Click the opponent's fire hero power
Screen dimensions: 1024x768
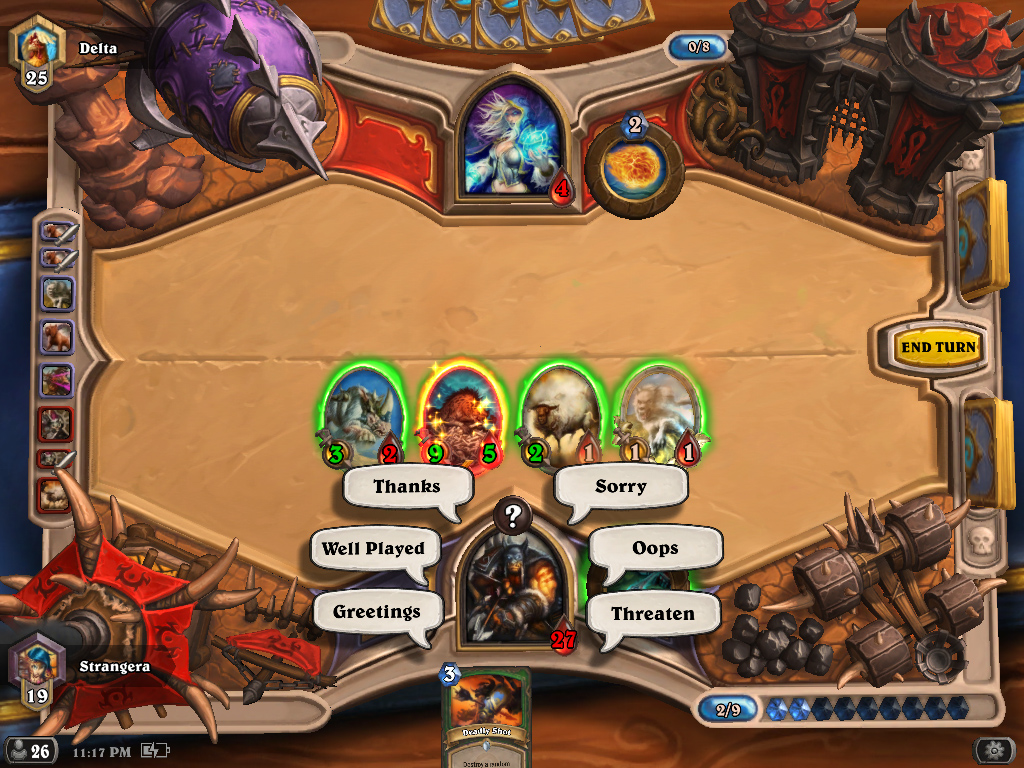tap(634, 163)
